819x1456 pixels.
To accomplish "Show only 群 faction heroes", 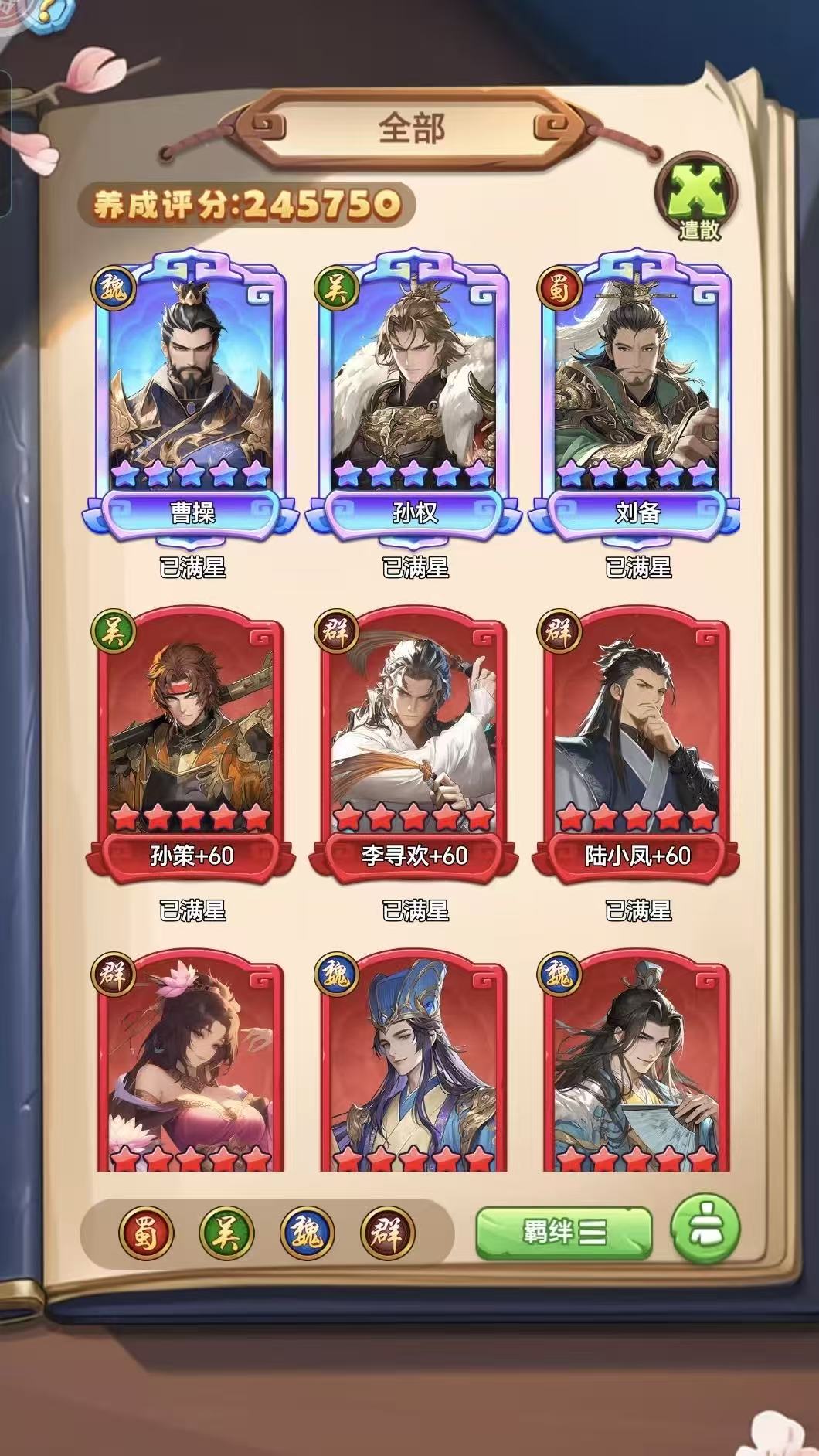I will click(388, 1233).
